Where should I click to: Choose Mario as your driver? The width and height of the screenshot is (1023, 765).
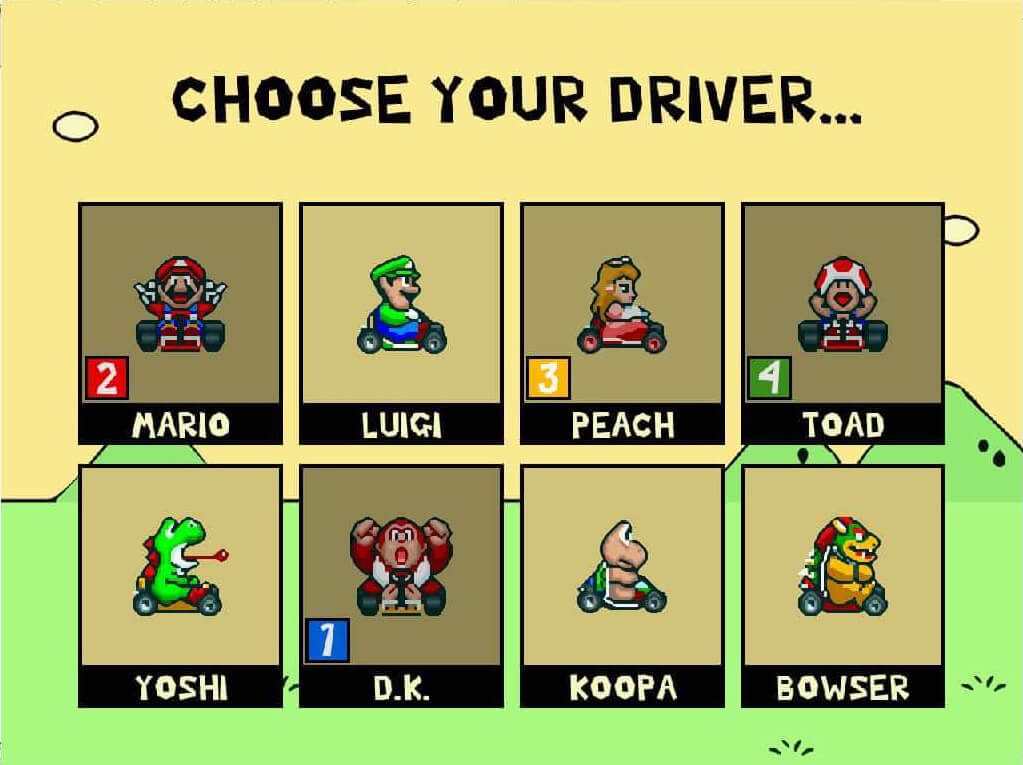click(x=180, y=322)
